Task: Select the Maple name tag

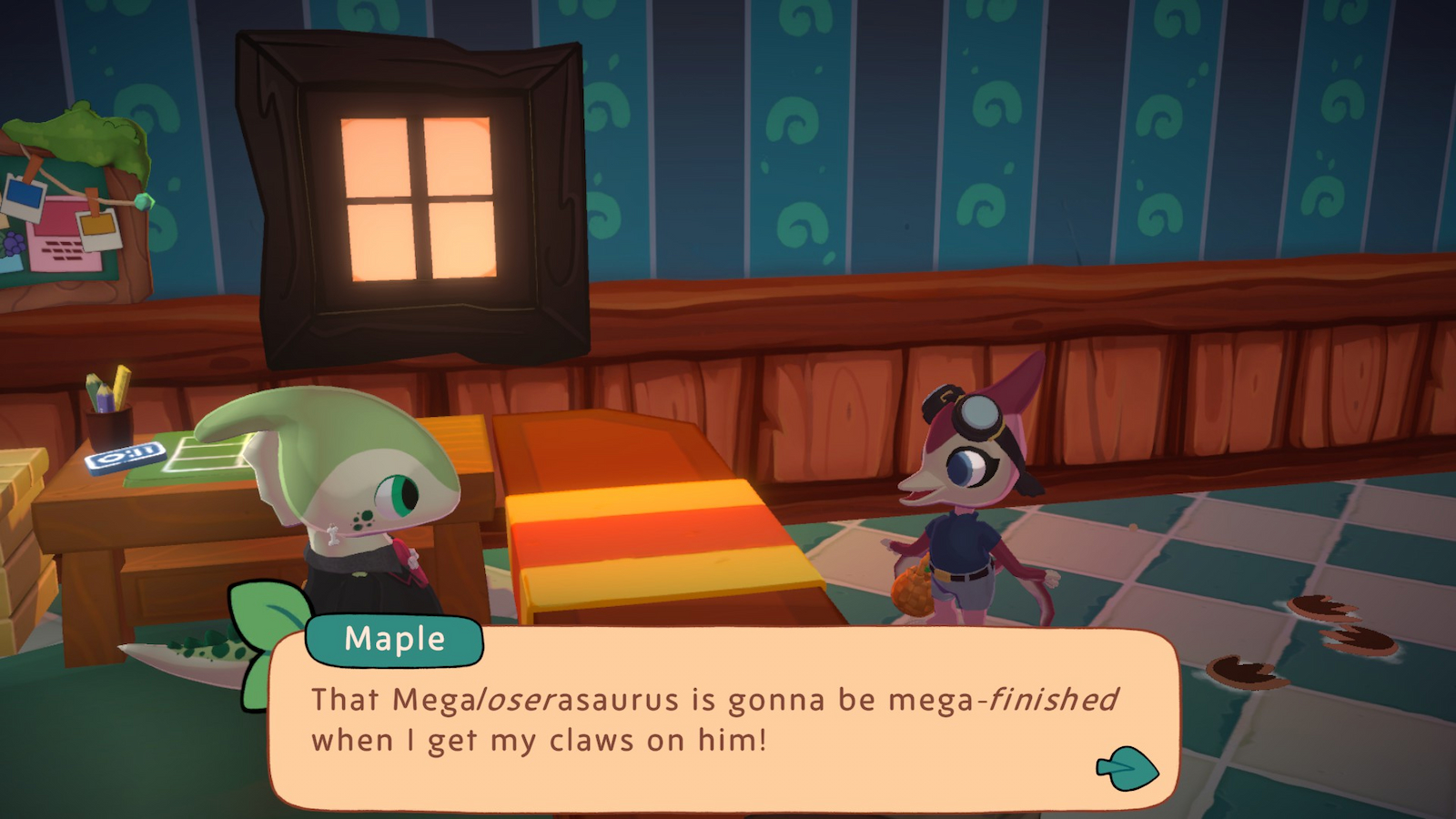Action: pyautogui.click(x=393, y=639)
